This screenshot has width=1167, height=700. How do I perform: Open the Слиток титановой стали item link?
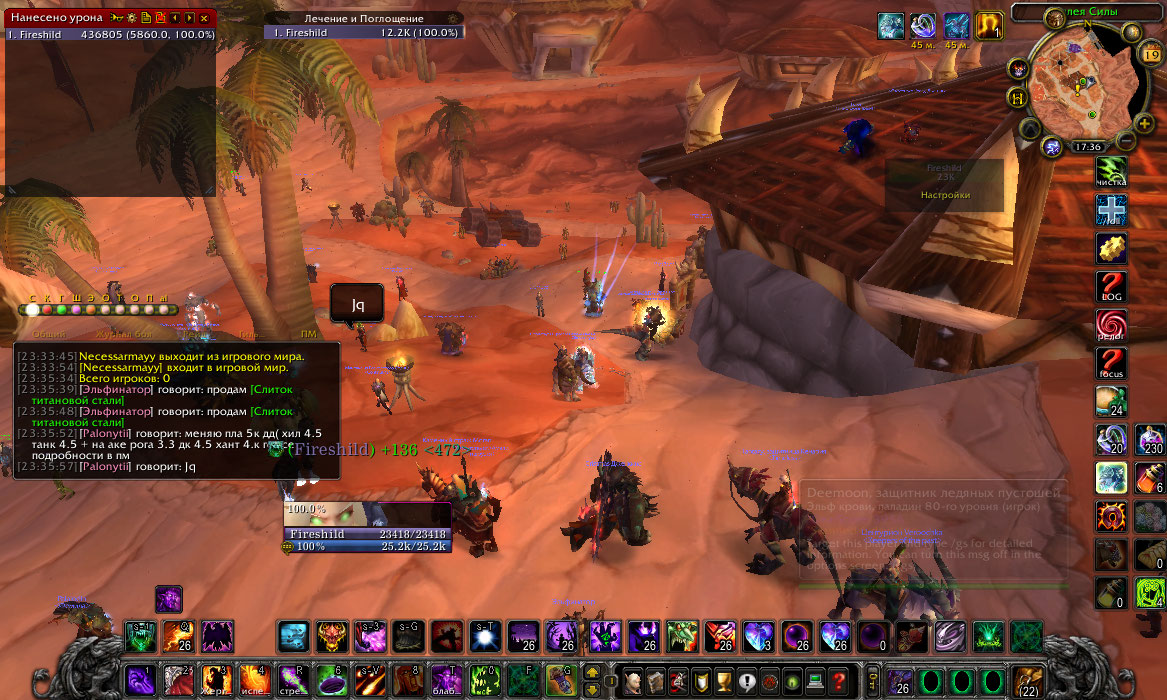tap(270, 389)
